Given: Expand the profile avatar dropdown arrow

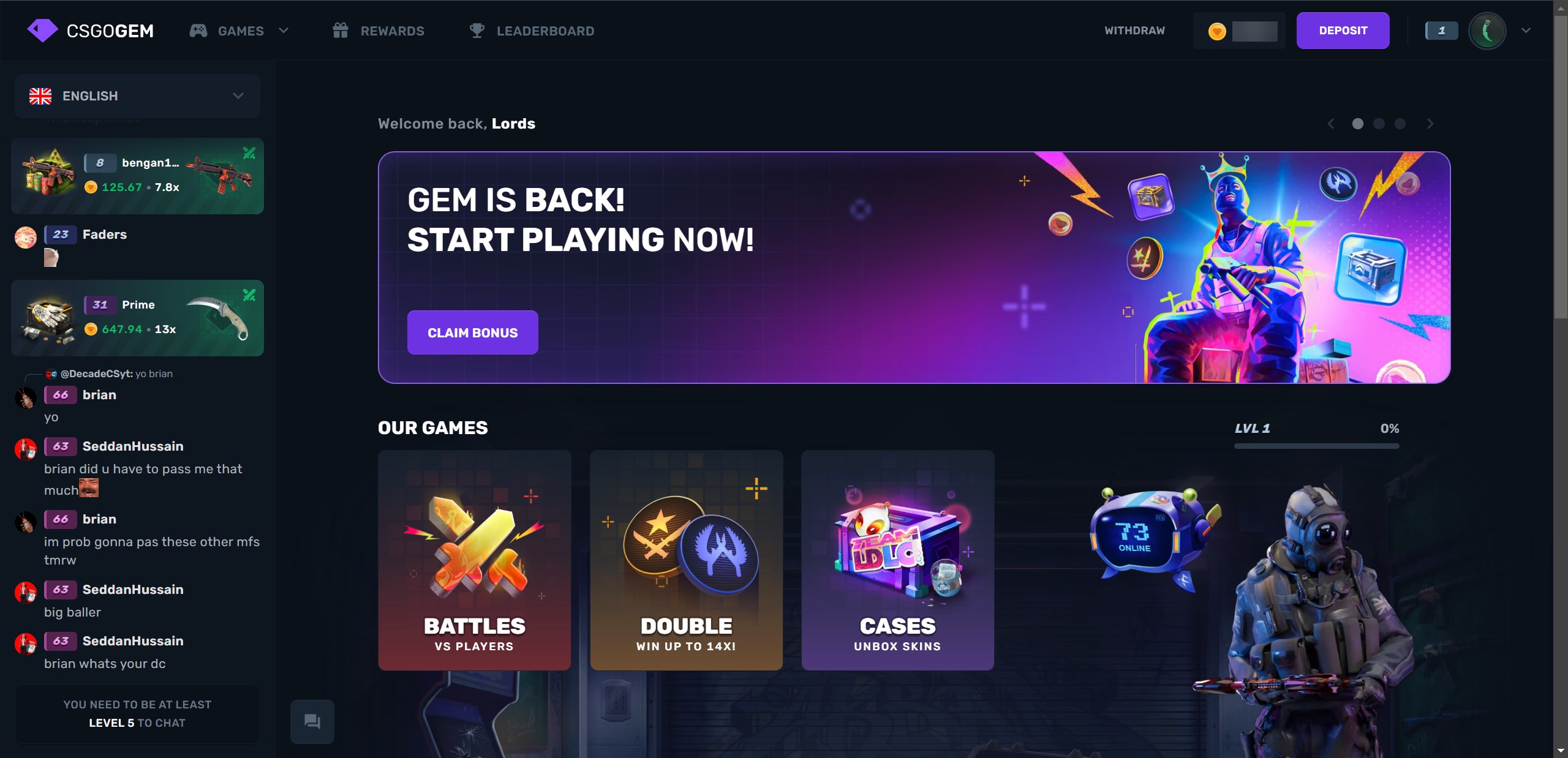Looking at the screenshot, I should [1525, 30].
